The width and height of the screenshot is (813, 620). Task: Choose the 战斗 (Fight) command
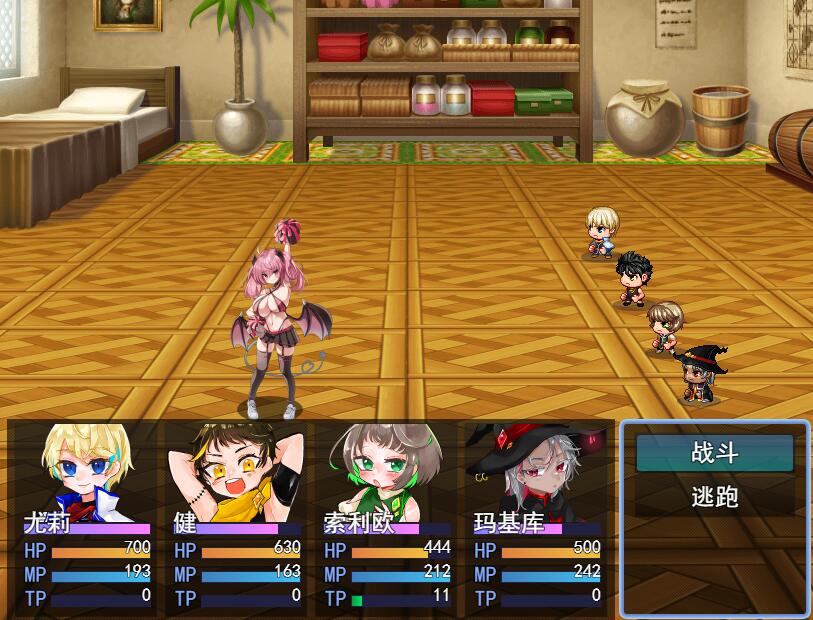(714, 453)
